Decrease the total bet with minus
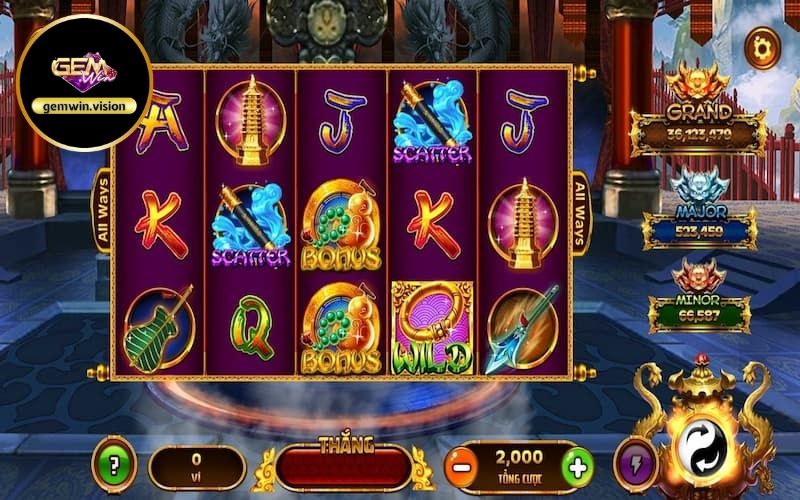800x500 pixels. (x=459, y=467)
